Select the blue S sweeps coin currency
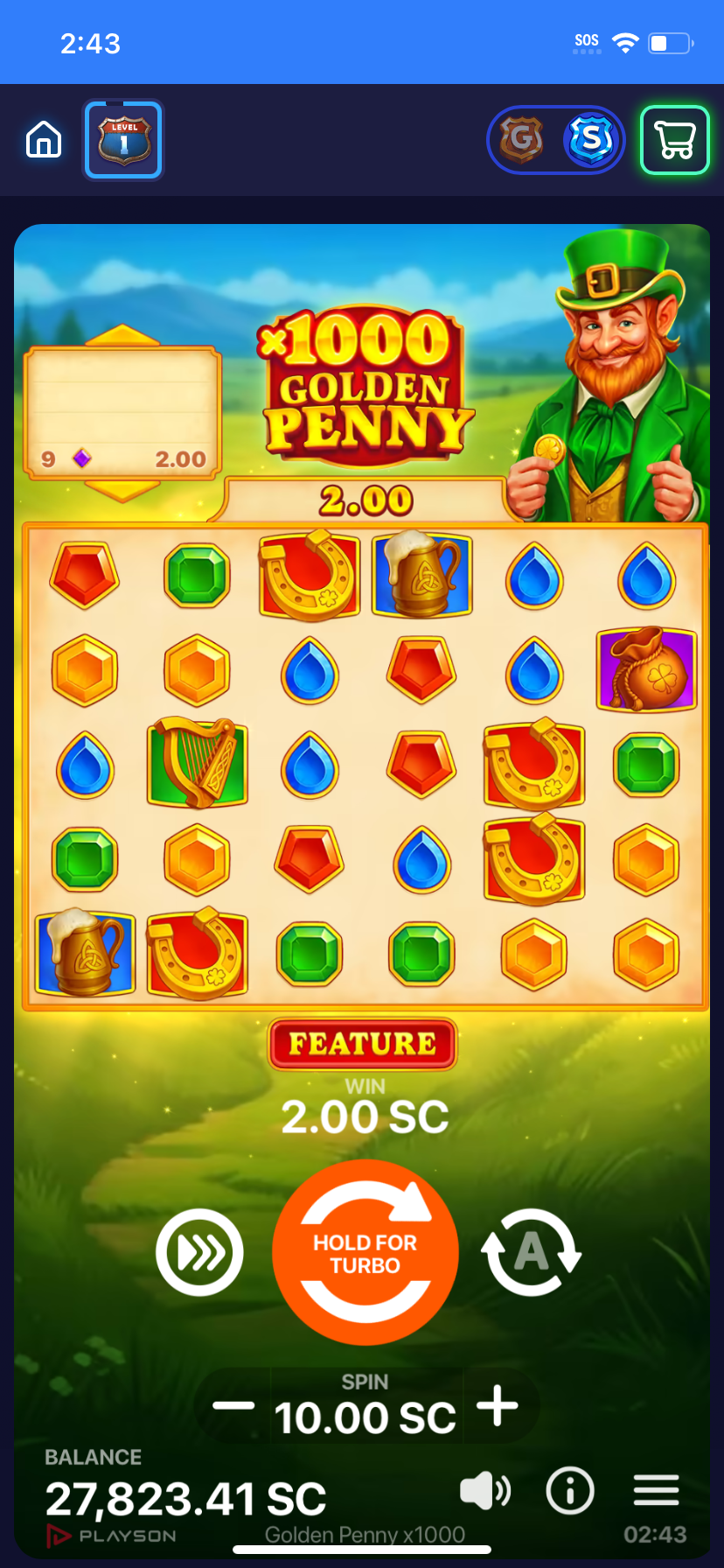The width and height of the screenshot is (724, 1568). (x=591, y=140)
